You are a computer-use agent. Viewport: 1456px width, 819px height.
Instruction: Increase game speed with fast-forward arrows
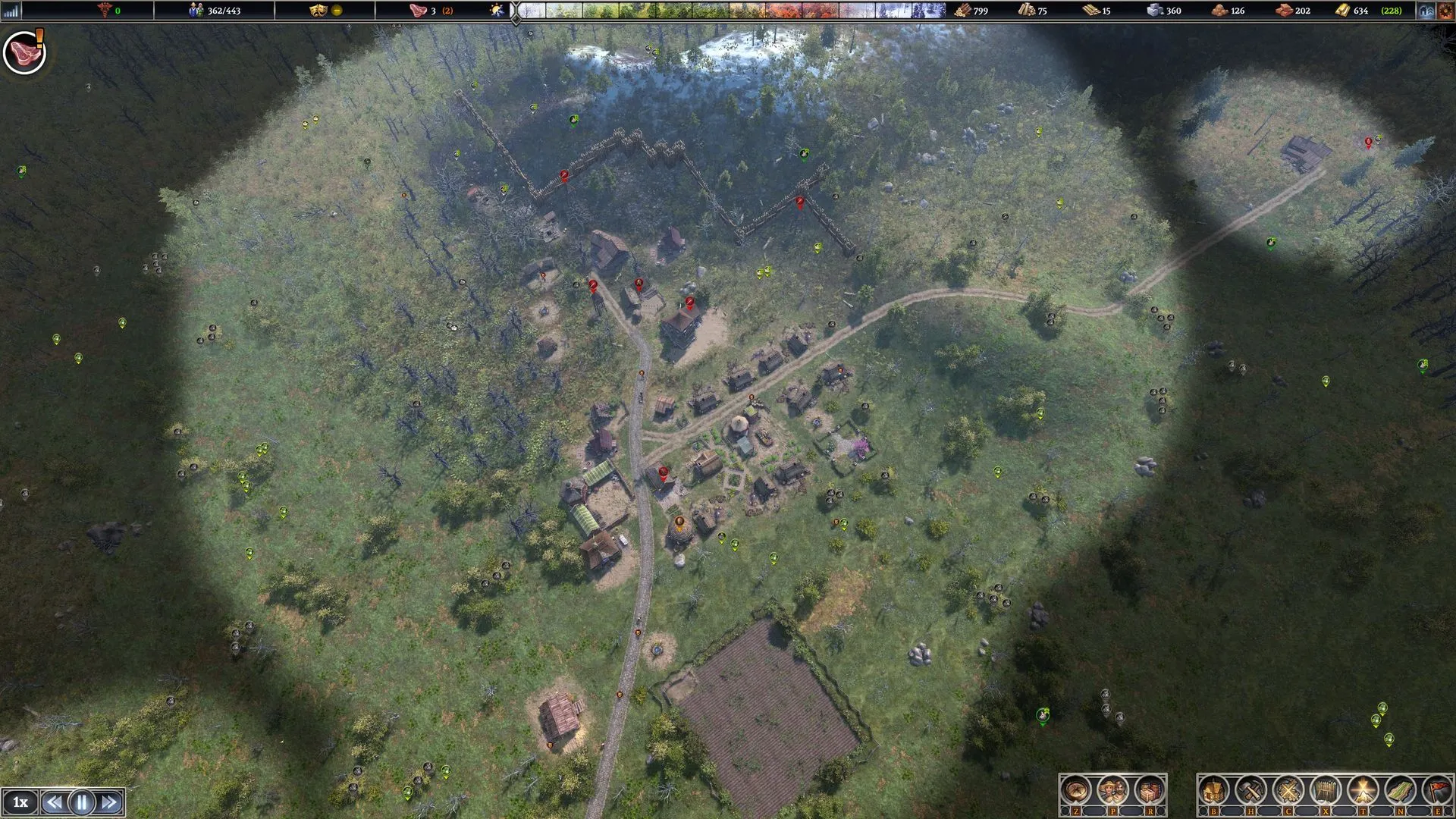tap(109, 802)
